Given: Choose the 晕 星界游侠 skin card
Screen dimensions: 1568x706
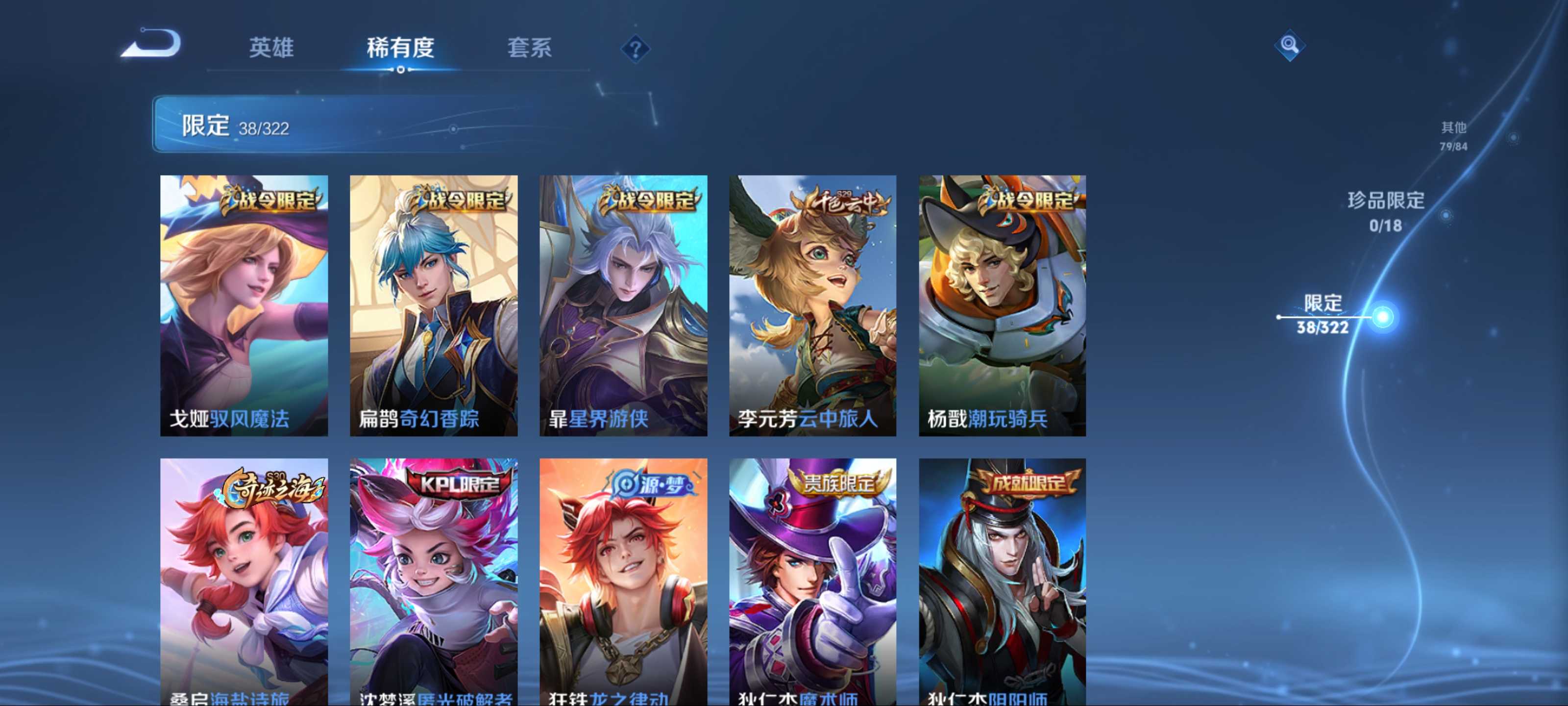Looking at the screenshot, I should coord(623,305).
